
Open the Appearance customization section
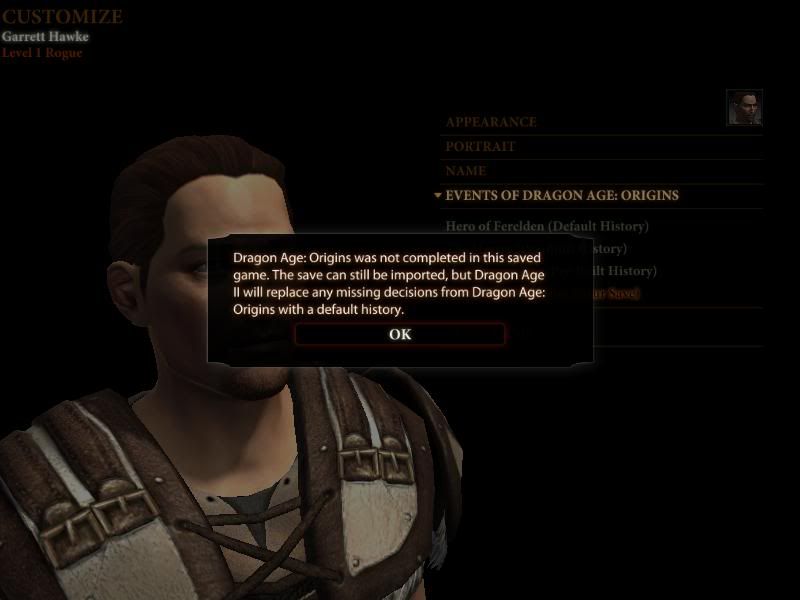[x=491, y=122]
